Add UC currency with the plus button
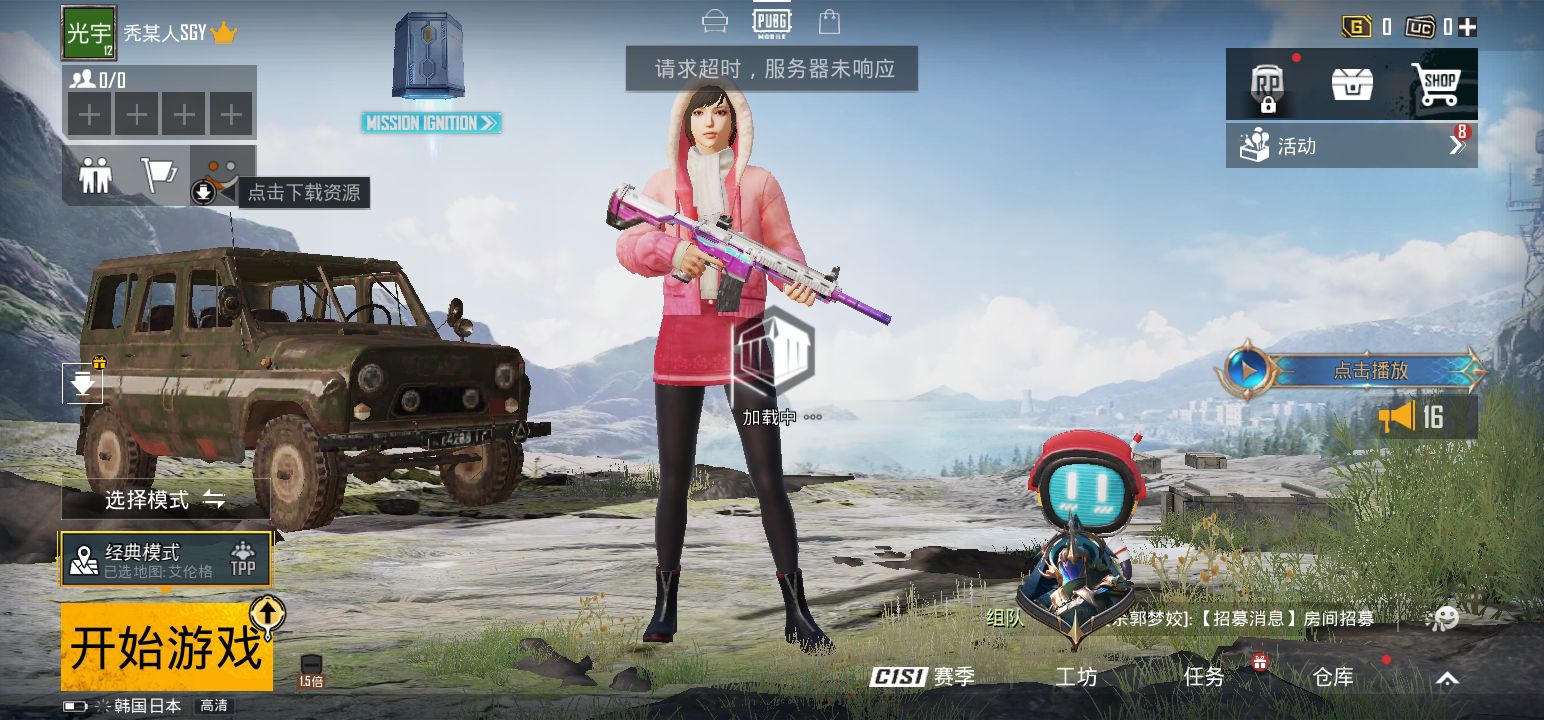The width and height of the screenshot is (1544, 720). coord(1468,27)
